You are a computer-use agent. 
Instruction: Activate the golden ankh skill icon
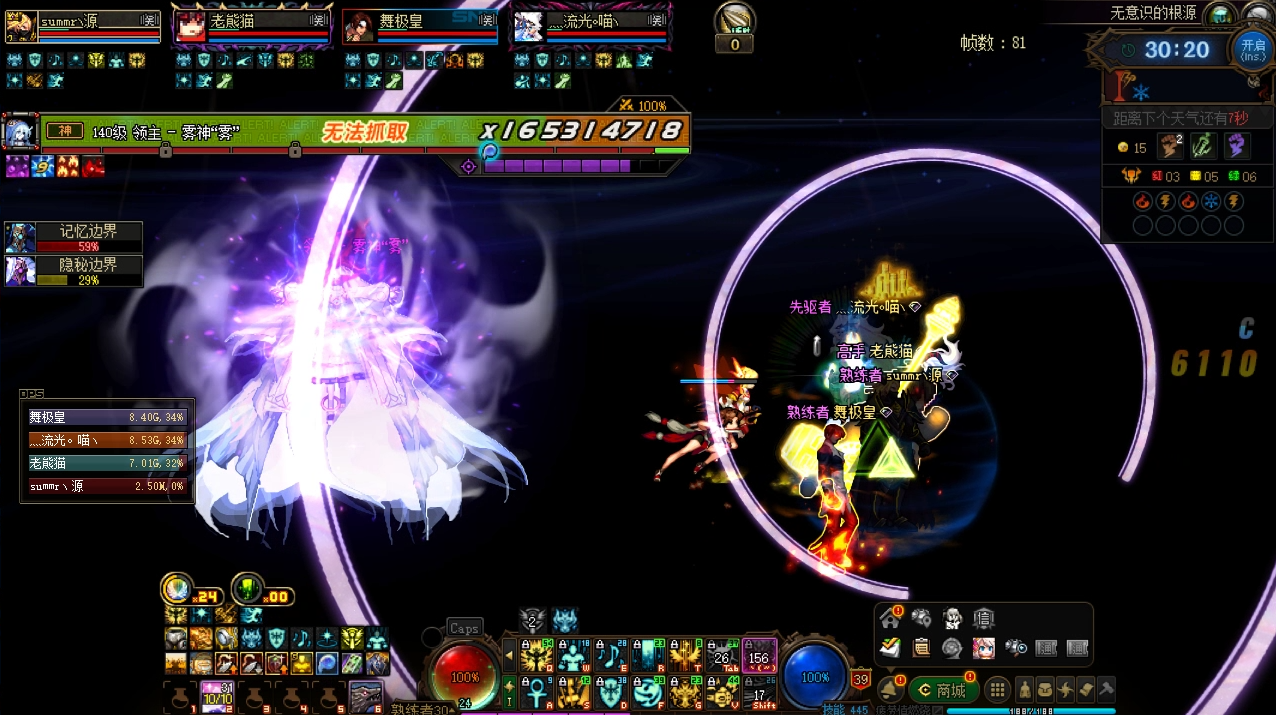[536, 690]
